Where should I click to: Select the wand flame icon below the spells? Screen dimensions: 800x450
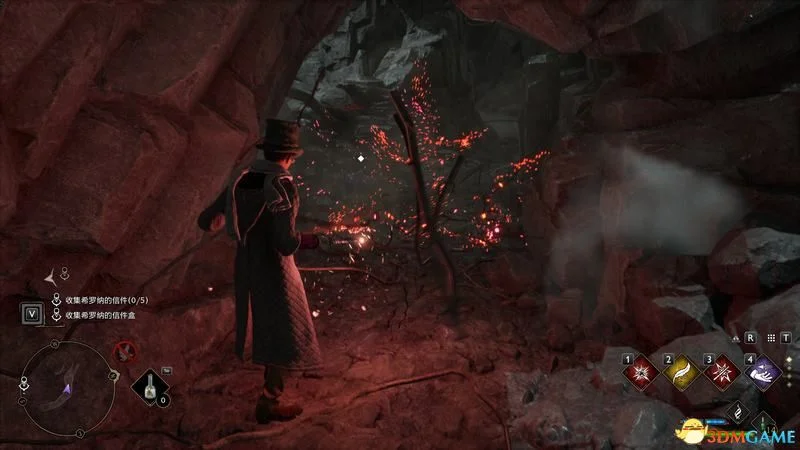pos(737,411)
